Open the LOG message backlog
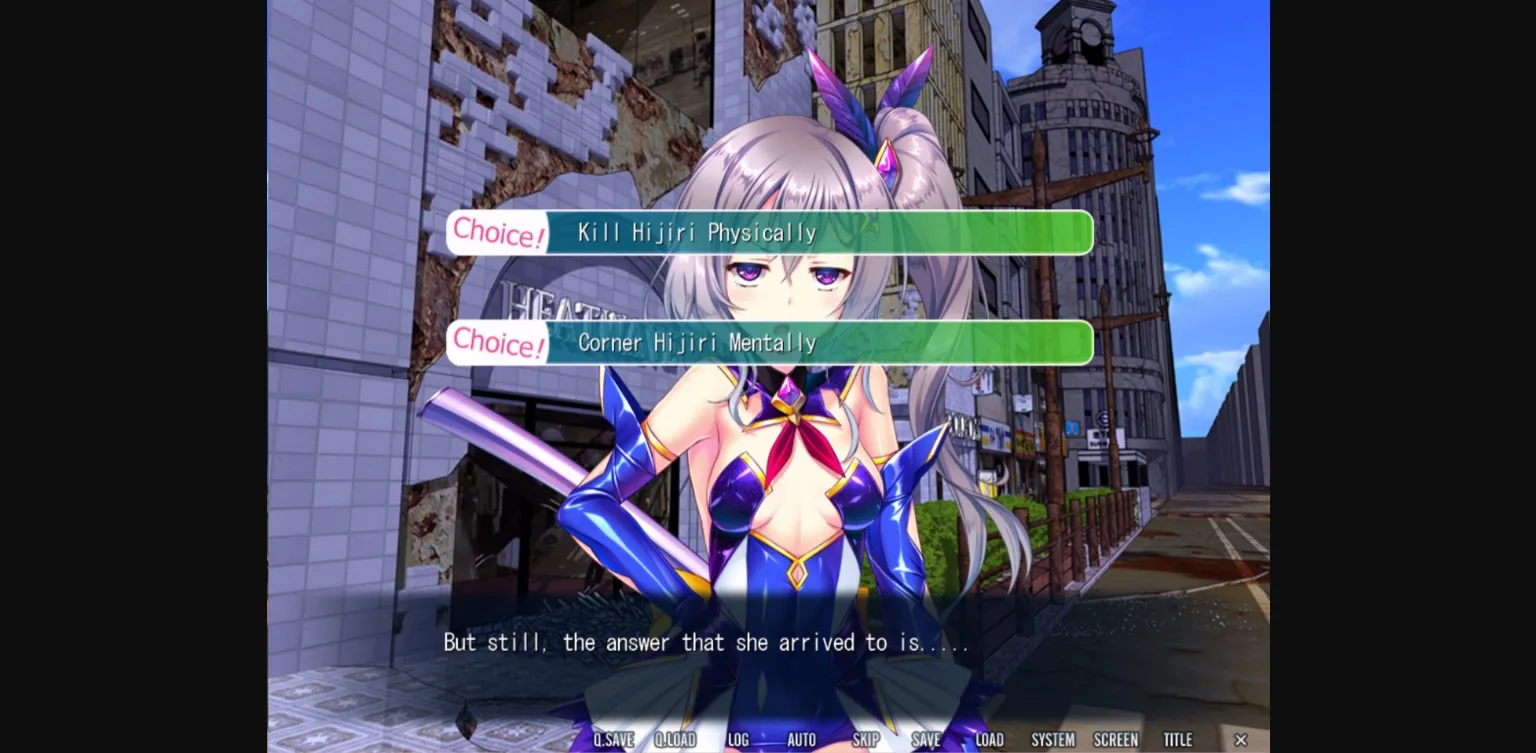 (738, 740)
